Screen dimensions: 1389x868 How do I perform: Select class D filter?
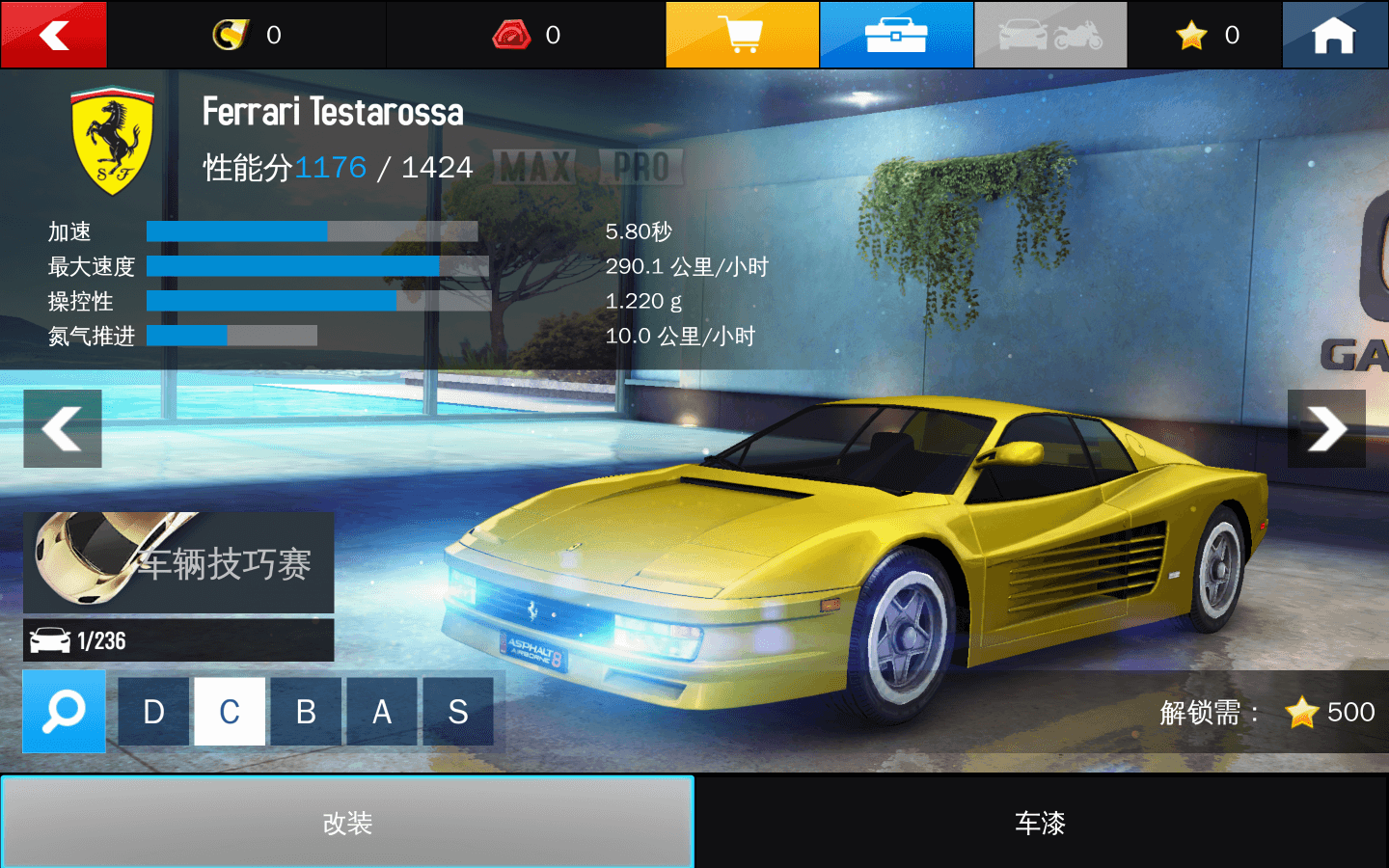(x=153, y=712)
